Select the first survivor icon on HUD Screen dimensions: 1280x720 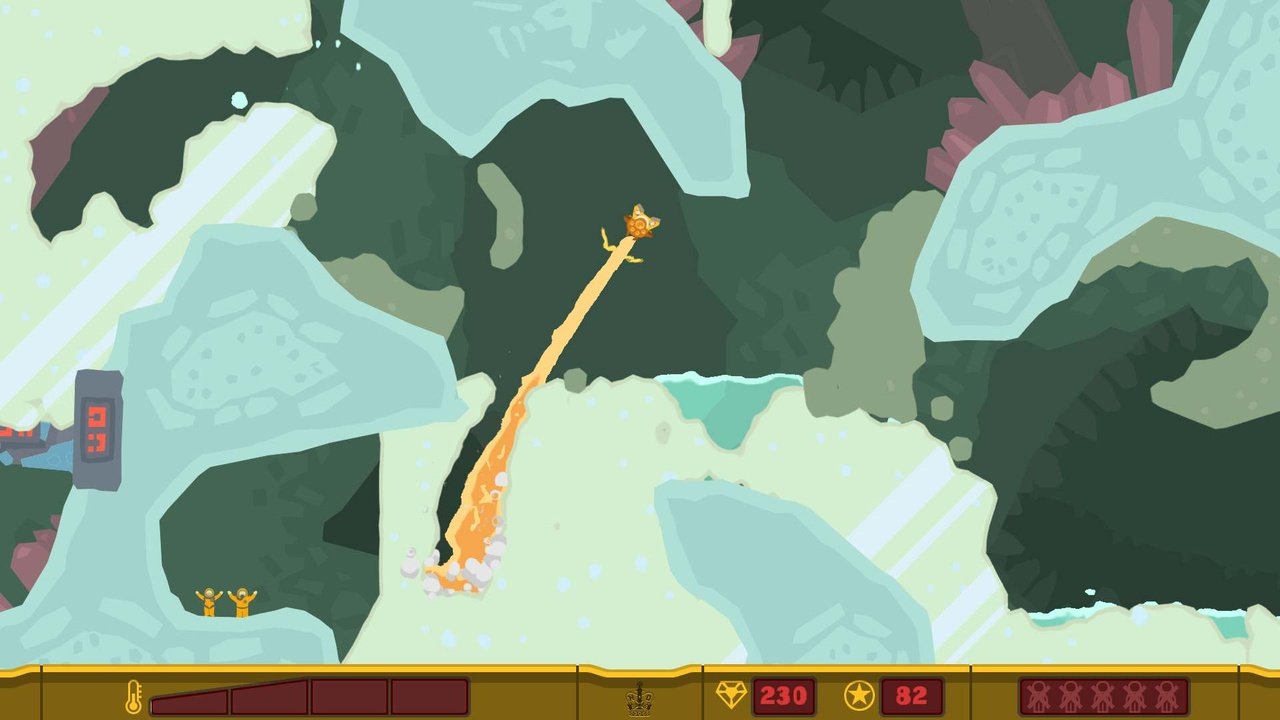point(1040,697)
